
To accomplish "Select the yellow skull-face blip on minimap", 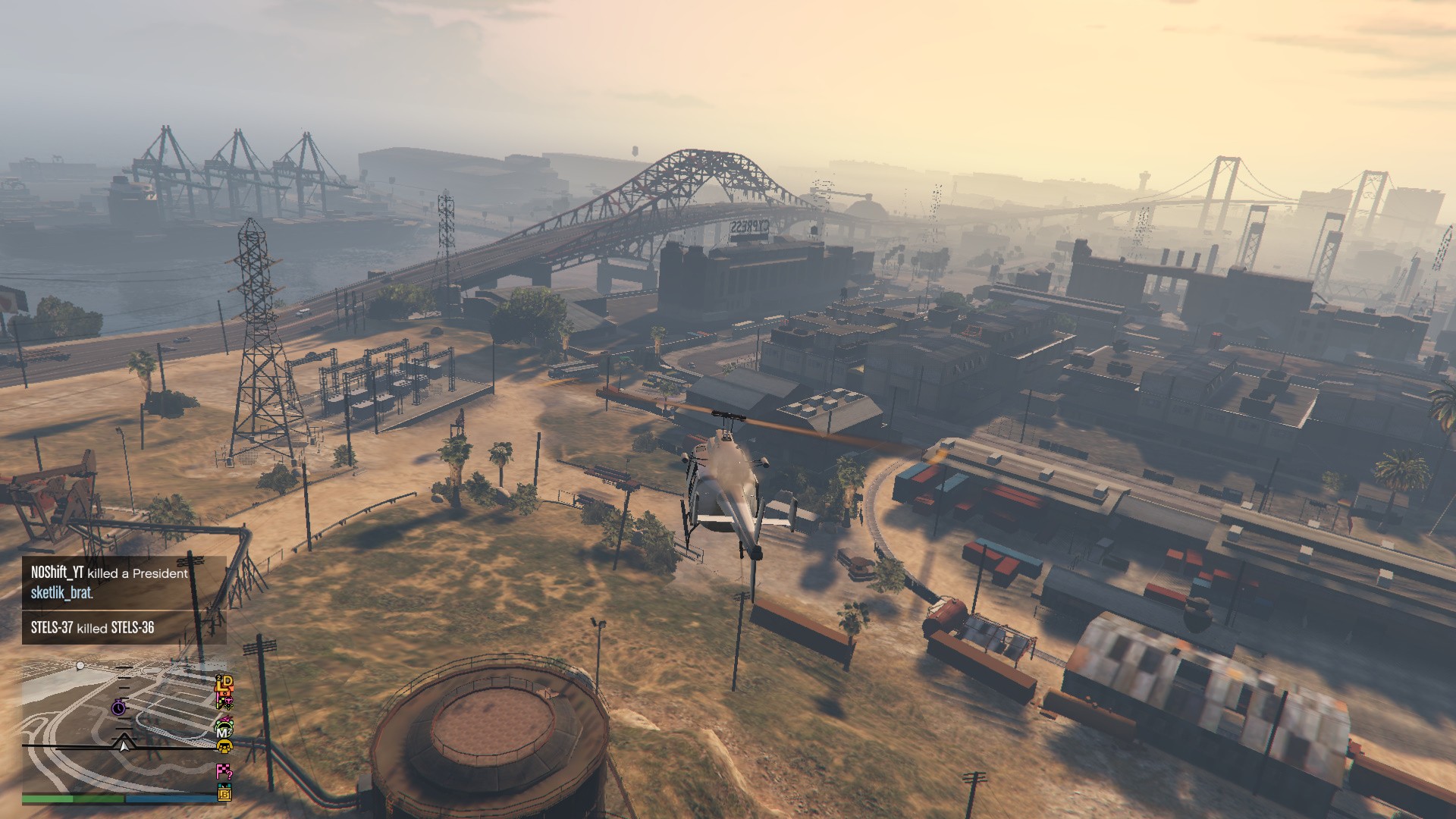I will tap(224, 748).
